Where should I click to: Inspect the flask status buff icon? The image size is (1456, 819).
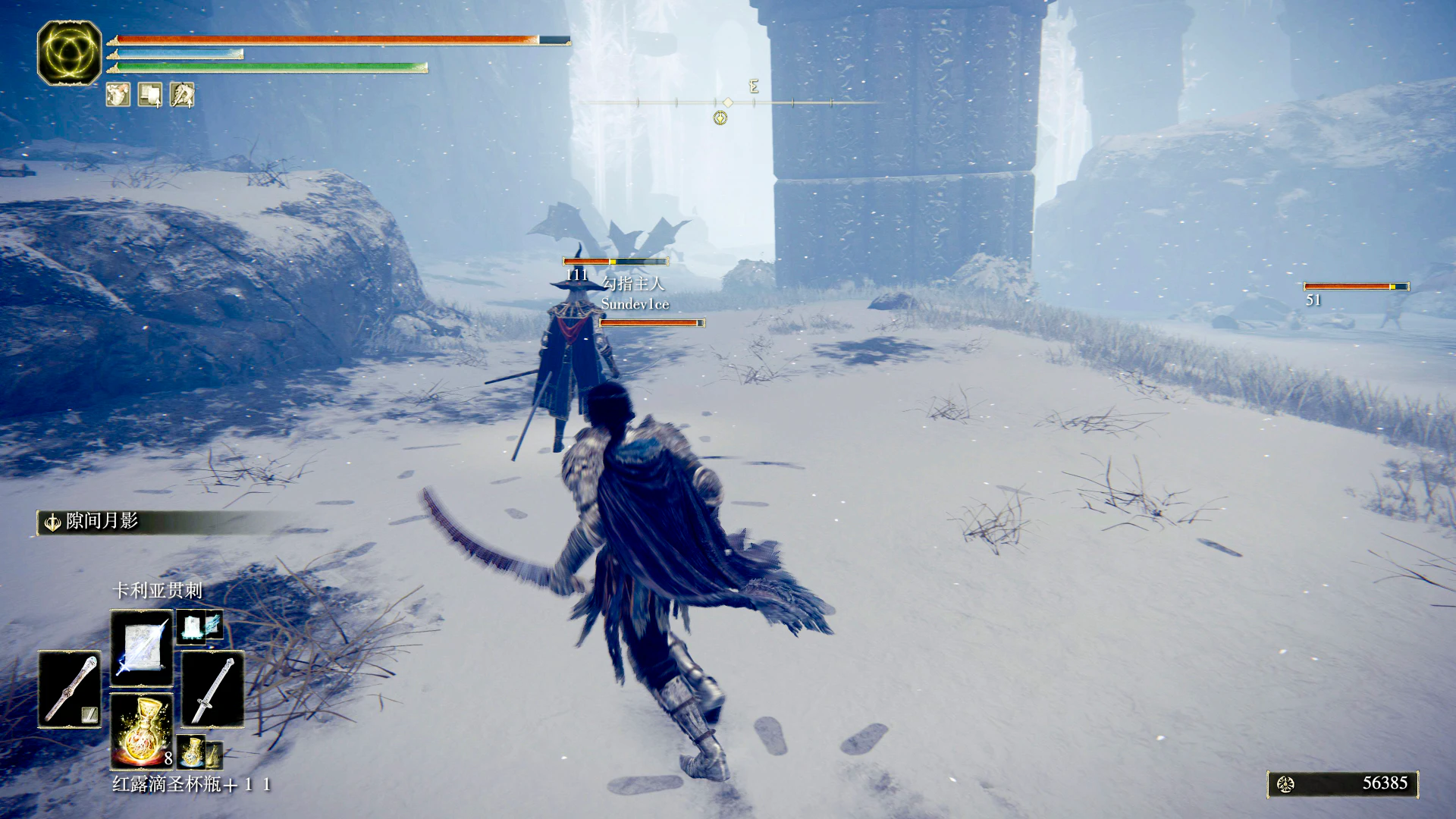tap(118, 95)
